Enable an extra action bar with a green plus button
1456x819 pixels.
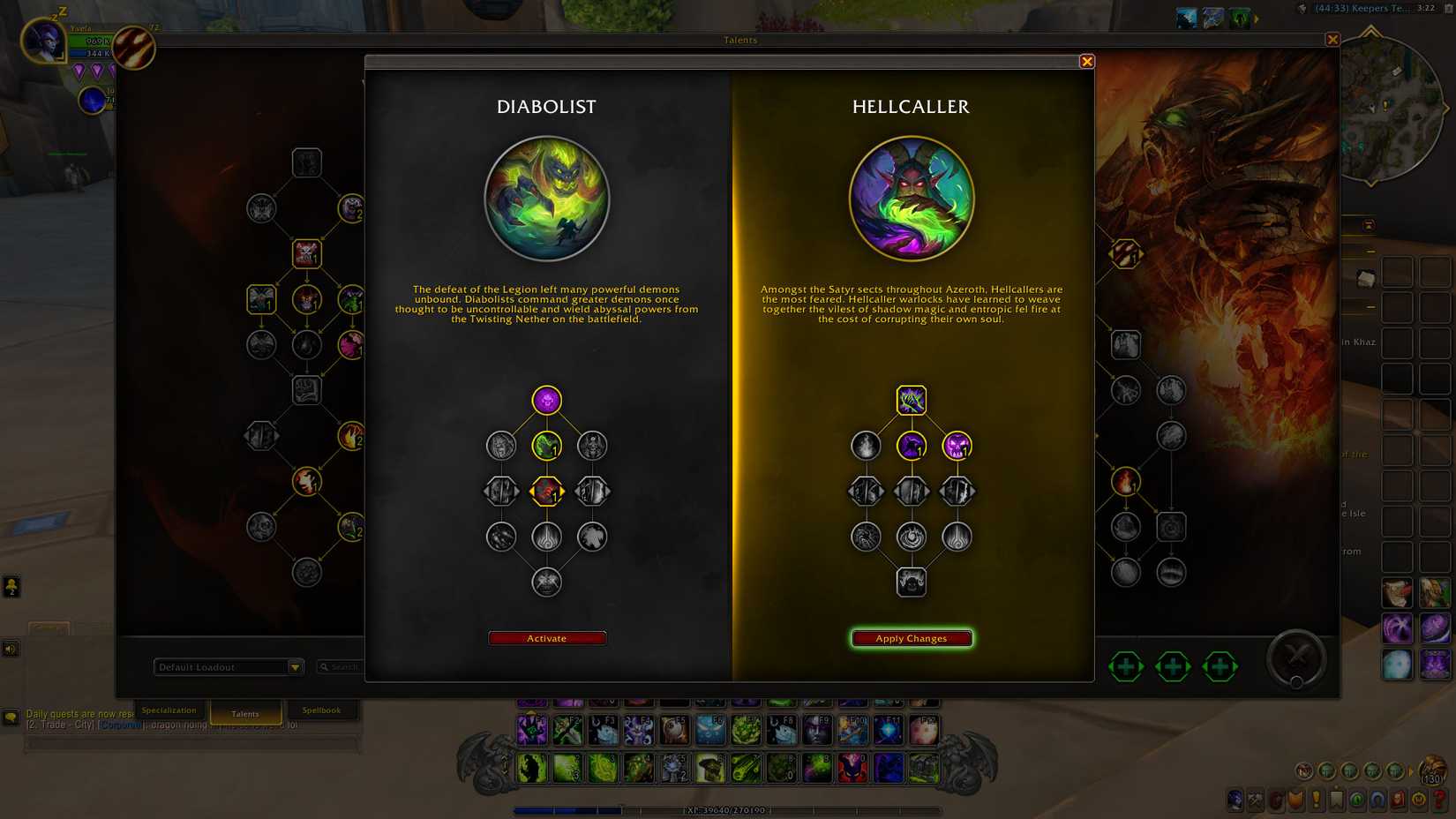tap(1126, 667)
